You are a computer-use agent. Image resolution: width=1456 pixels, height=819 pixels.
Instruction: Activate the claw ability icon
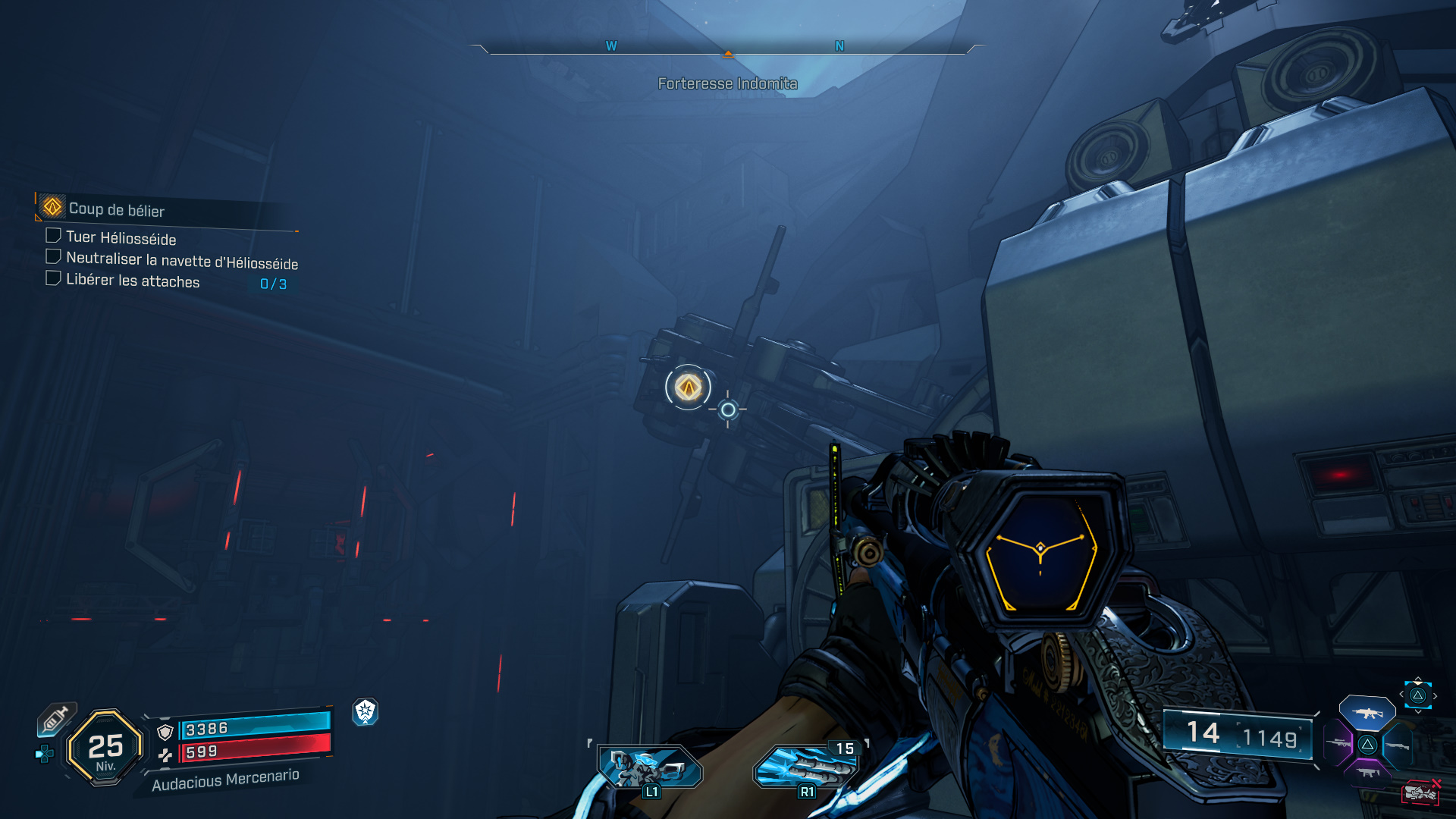click(805, 767)
